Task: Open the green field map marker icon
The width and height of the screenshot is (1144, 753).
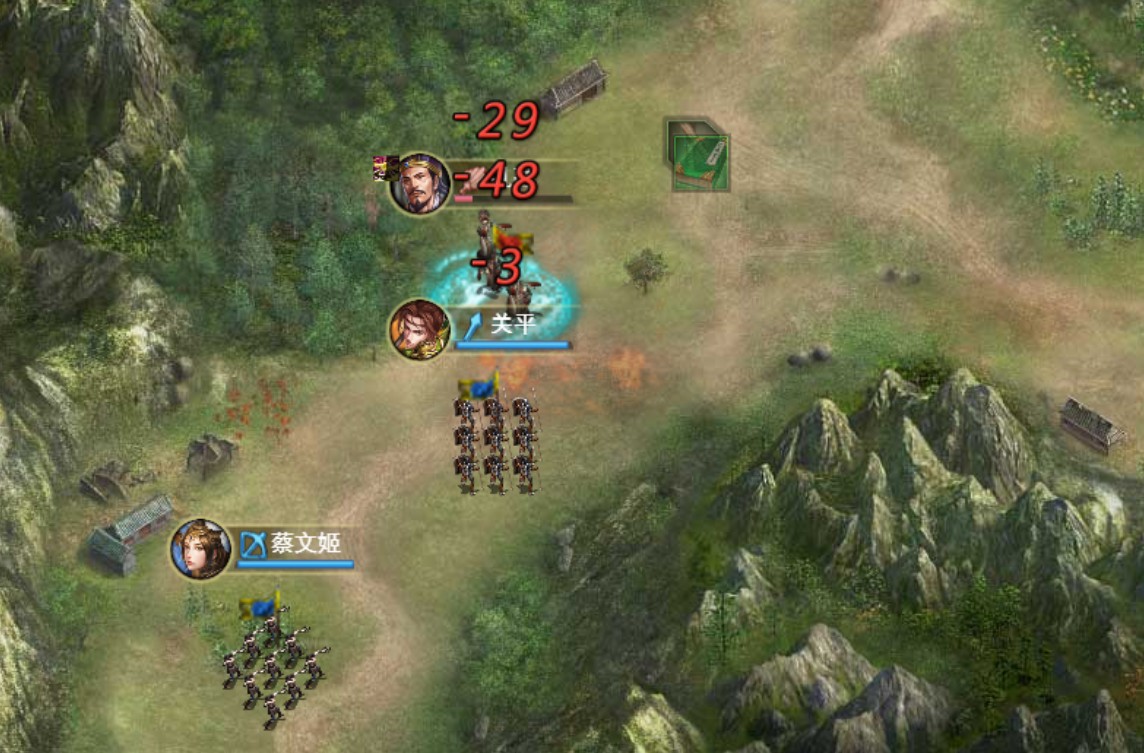Action: tap(698, 156)
